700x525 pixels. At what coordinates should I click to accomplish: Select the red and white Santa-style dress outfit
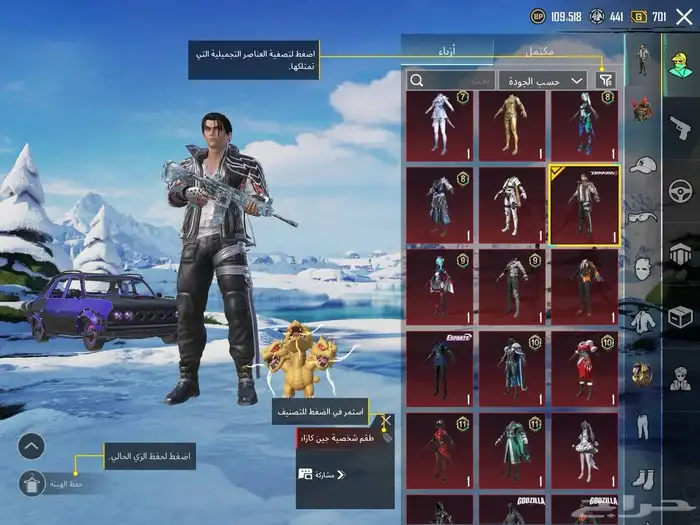583,367
